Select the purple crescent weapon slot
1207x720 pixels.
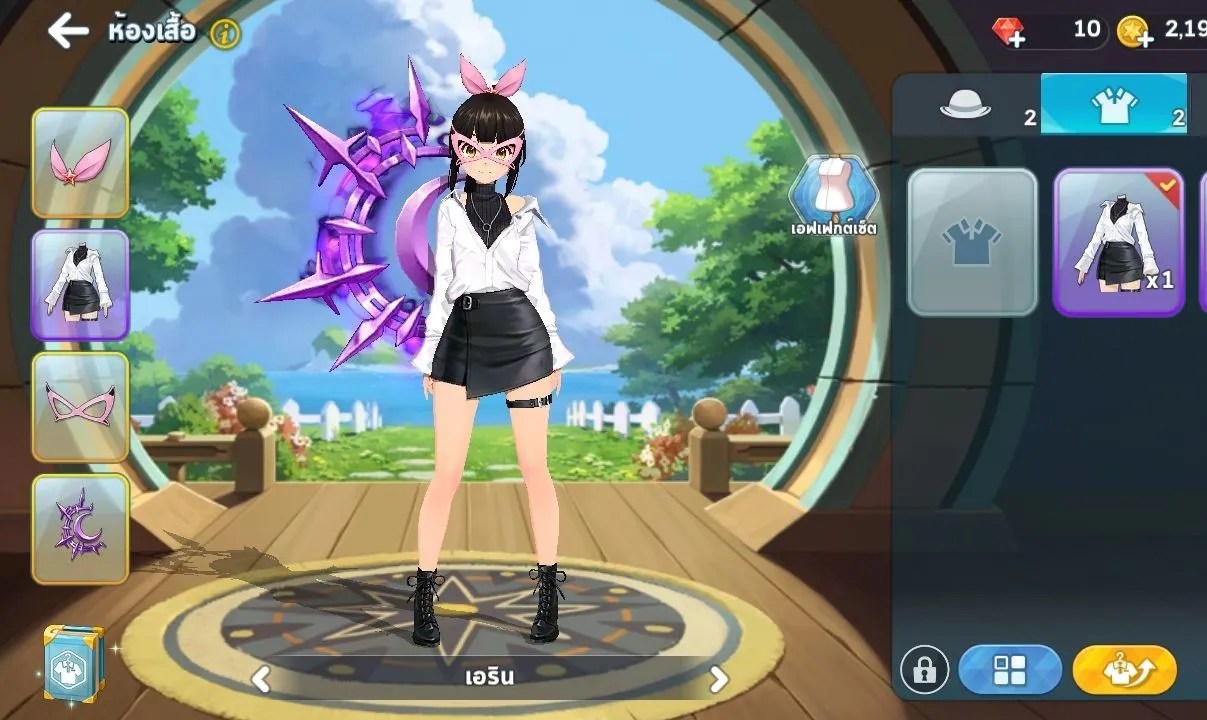point(80,528)
